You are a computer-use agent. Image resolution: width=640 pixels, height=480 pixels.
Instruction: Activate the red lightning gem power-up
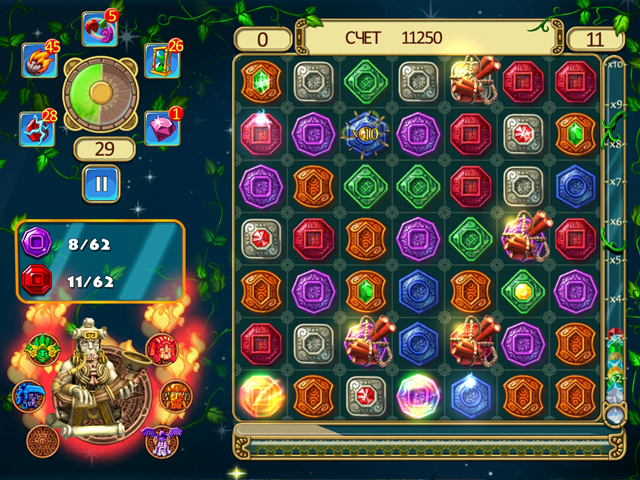point(37,129)
